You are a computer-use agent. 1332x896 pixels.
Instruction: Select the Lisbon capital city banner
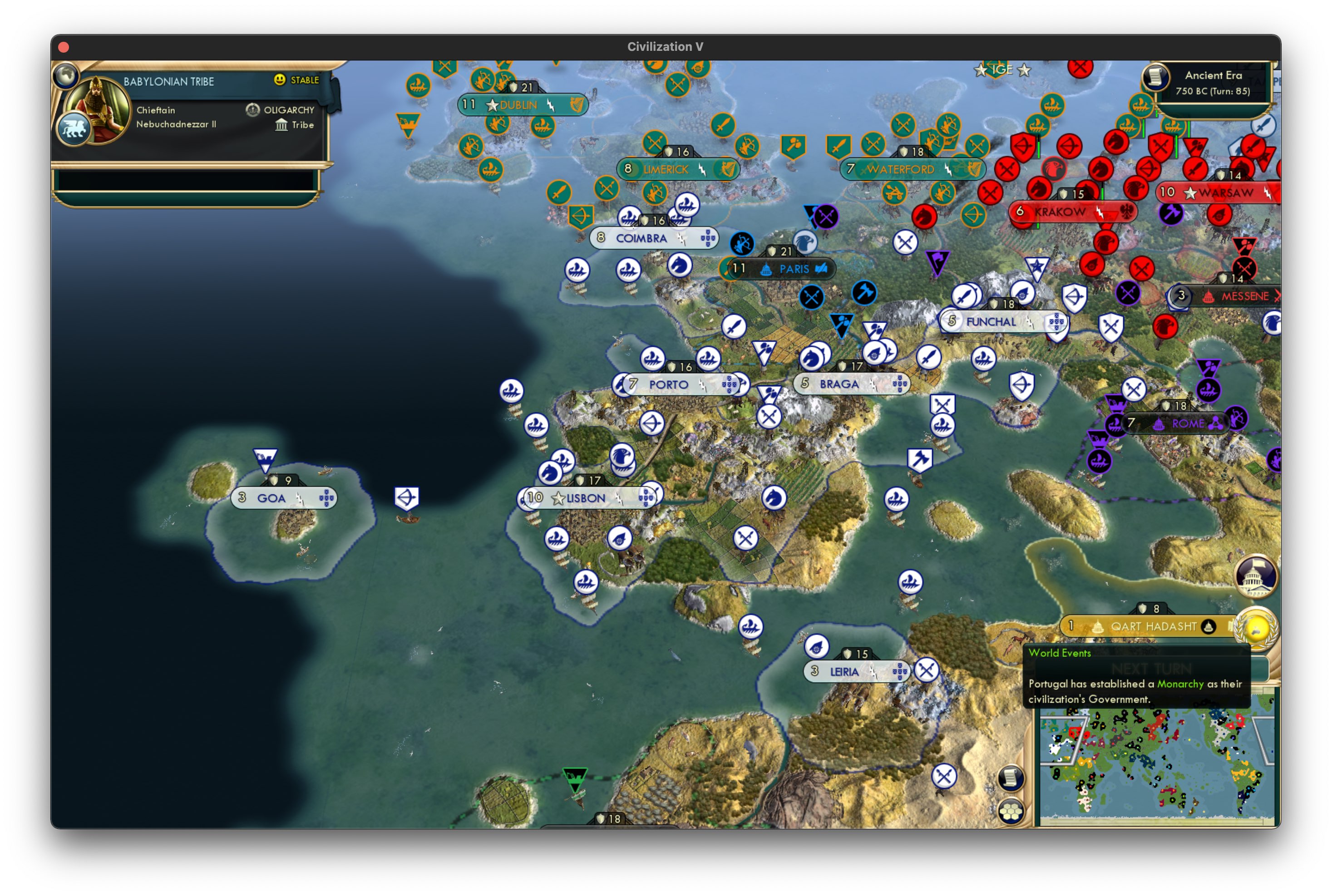pyautogui.click(x=585, y=498)
